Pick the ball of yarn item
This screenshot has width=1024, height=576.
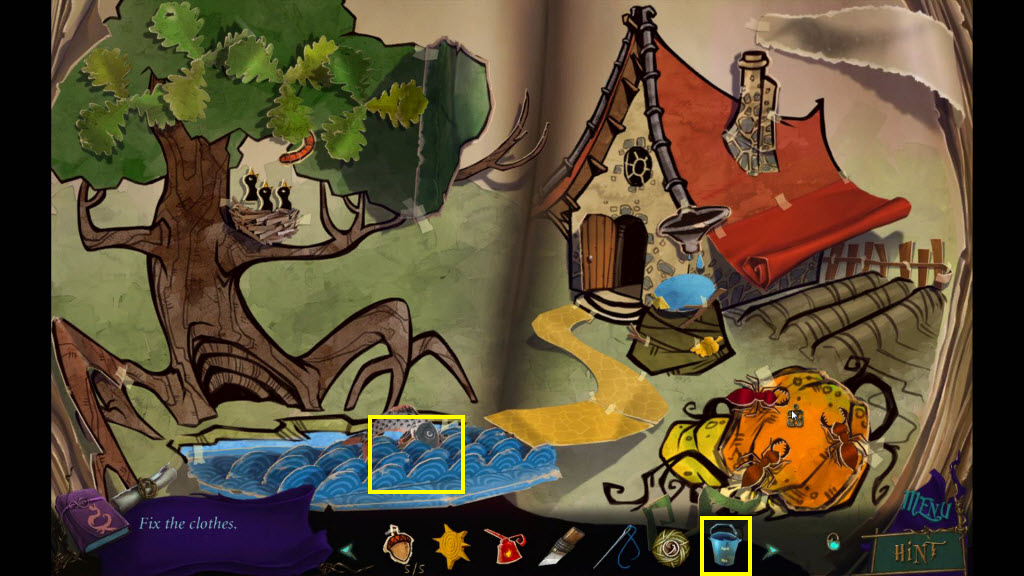pyautogui.click(x=669, y=547)
